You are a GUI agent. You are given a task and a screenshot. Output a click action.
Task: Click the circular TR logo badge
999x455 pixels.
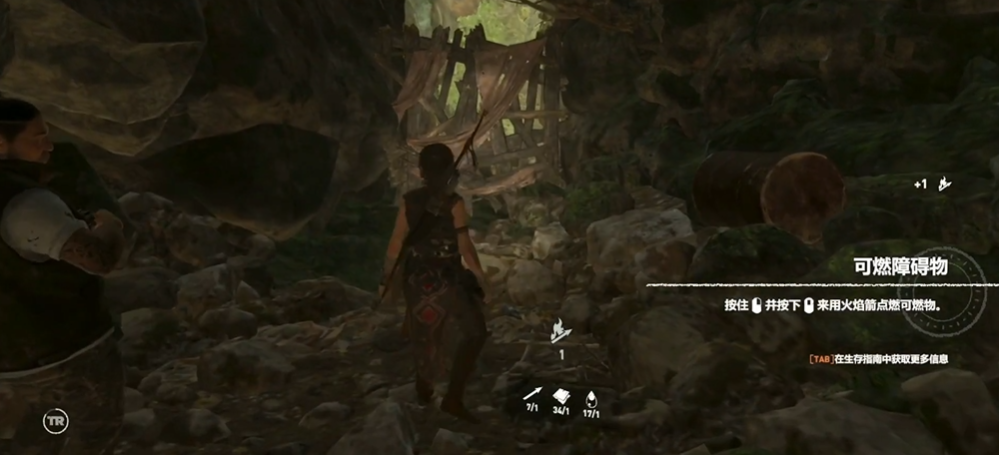[x=56, y=421]
